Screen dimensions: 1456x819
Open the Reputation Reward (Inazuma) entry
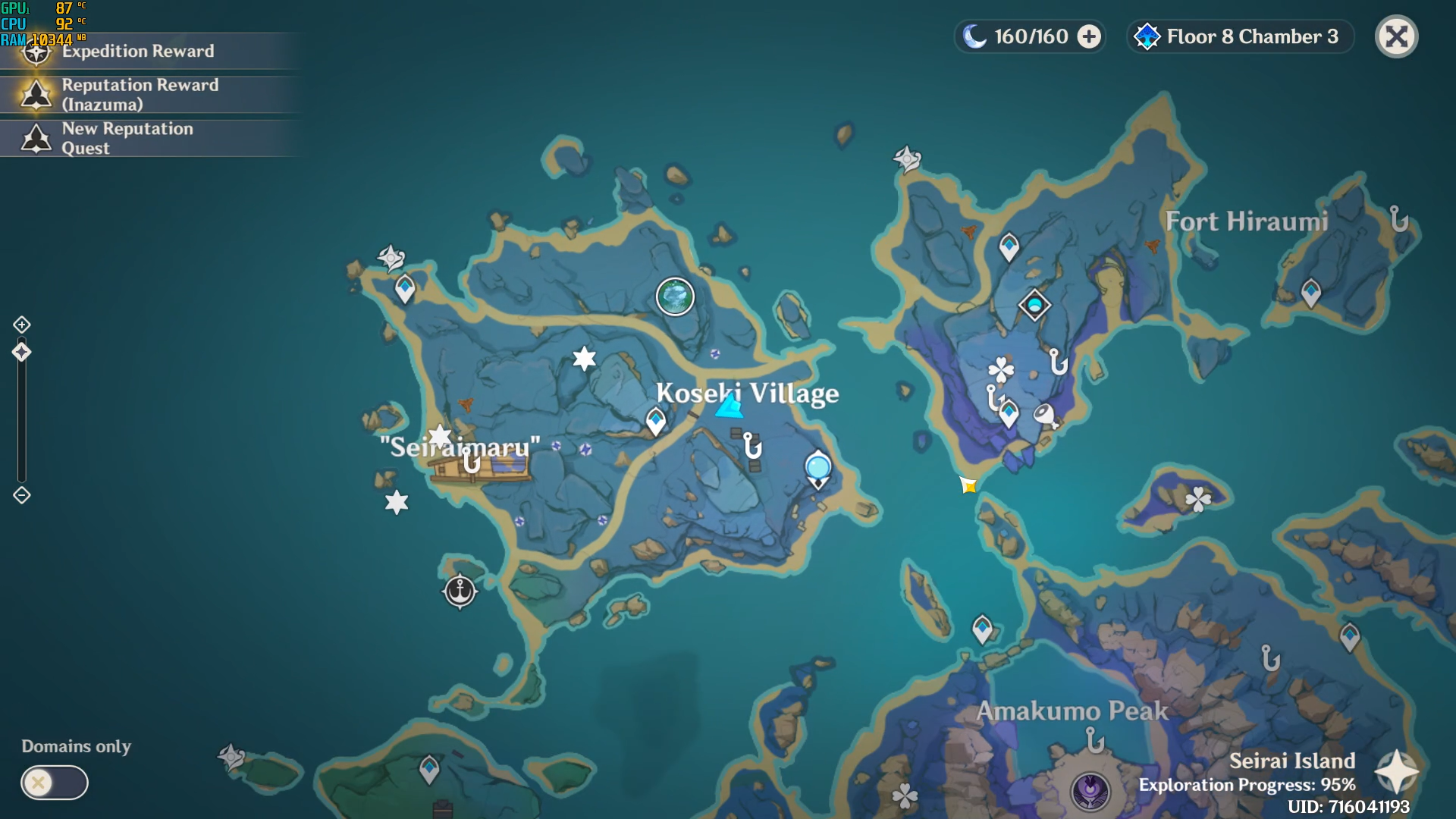point(140,95)
